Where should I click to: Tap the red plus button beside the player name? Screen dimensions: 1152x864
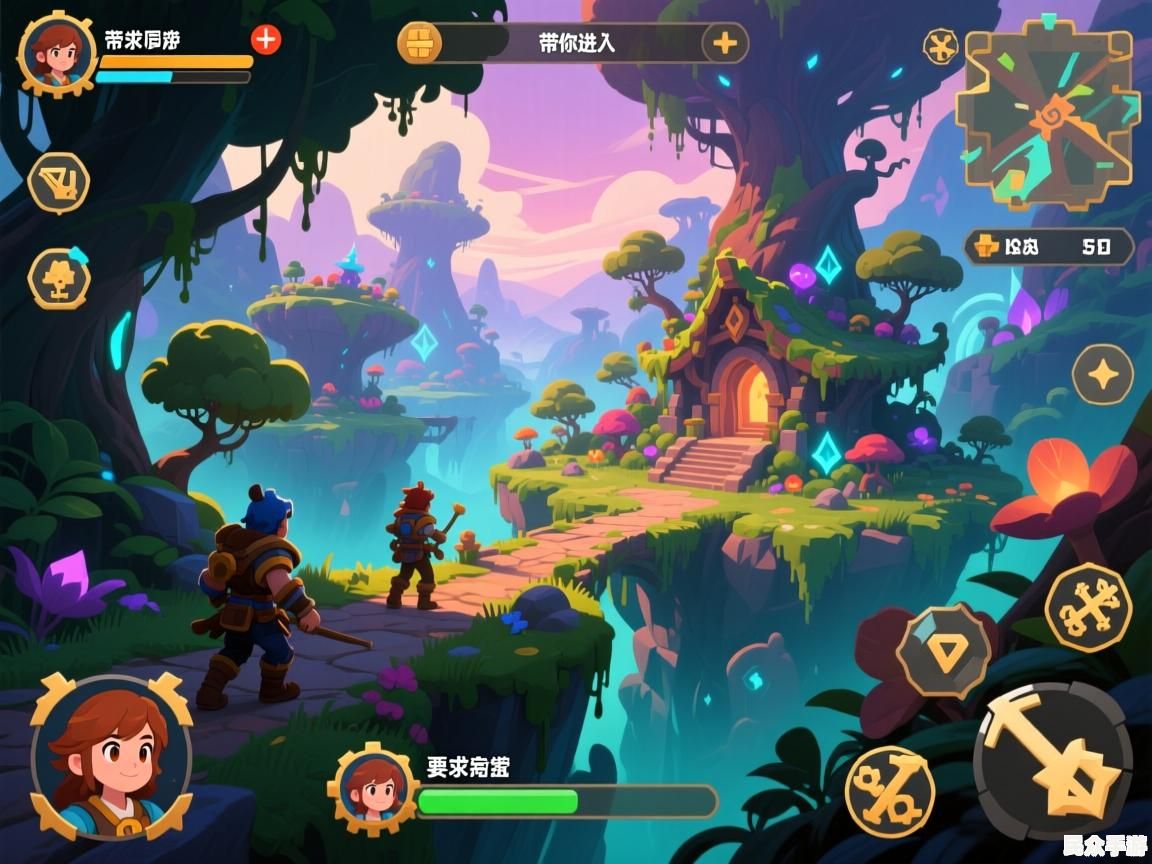point(265,39)
